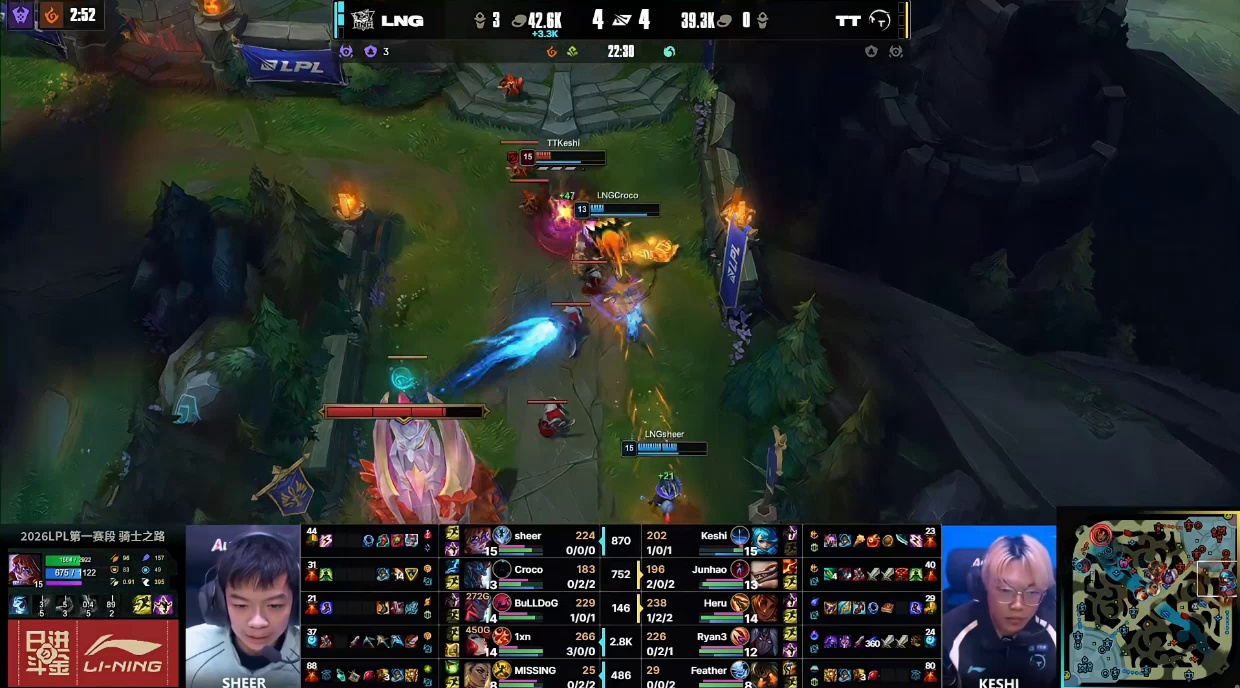The width and height of the screenshot is (1240, 688).
Task: Click the yellow Ghost summoner spell icon
Action: click(142, 605)
